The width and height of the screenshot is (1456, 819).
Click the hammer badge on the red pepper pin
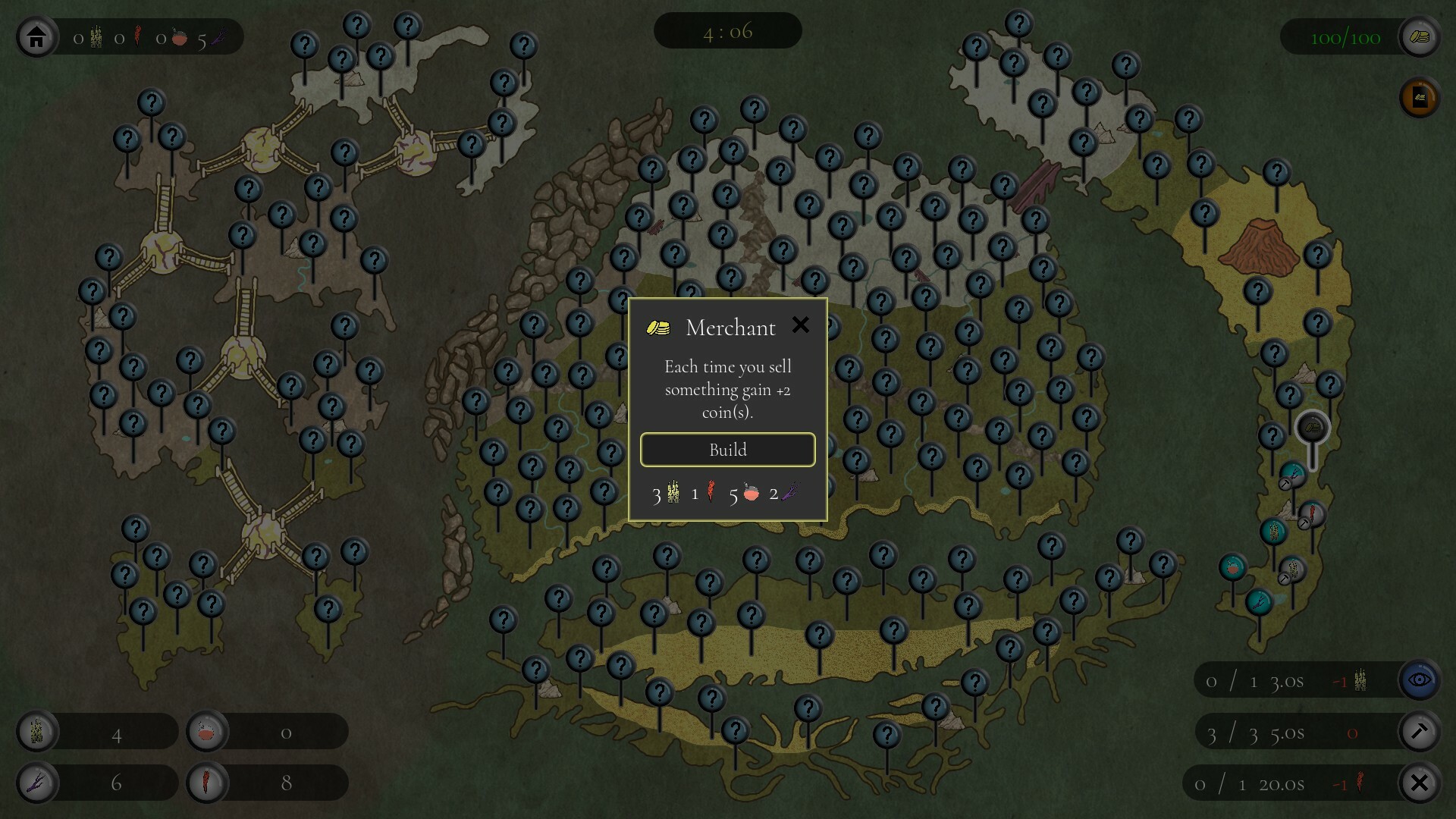[1304, 523]
